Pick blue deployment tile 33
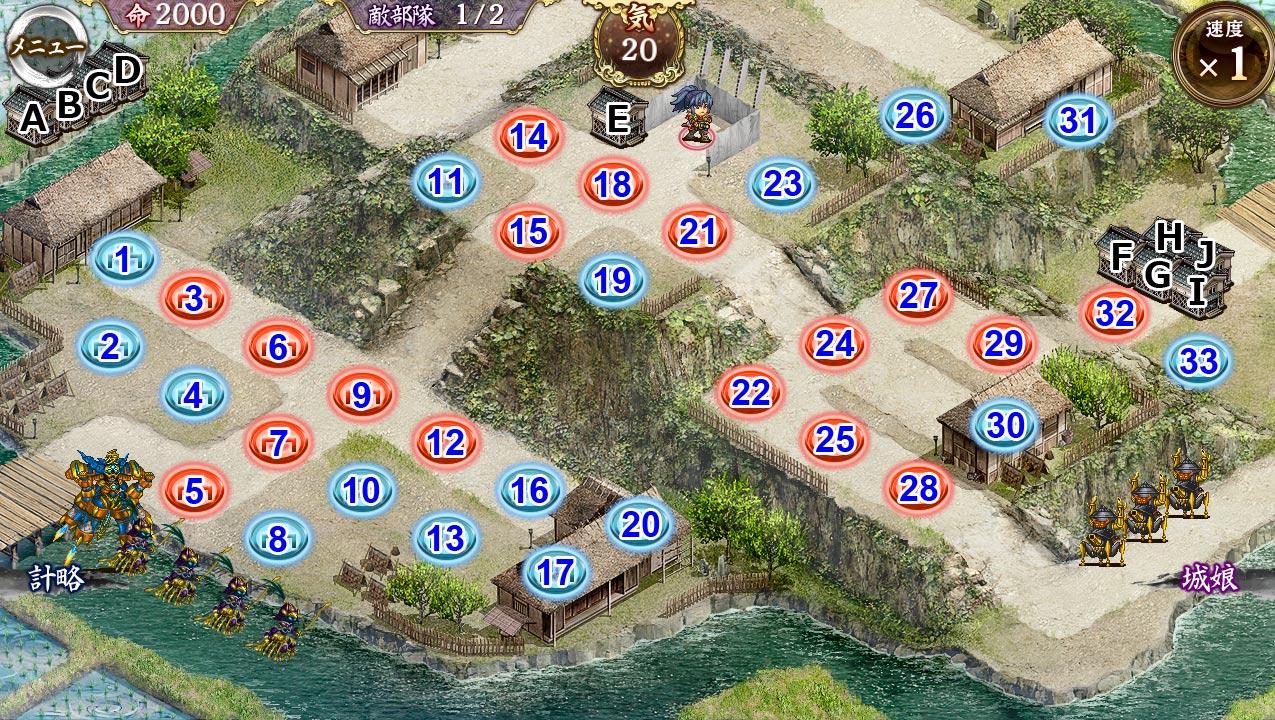This screenshot has height=720, width=1275. click(x=1199, y=362)
